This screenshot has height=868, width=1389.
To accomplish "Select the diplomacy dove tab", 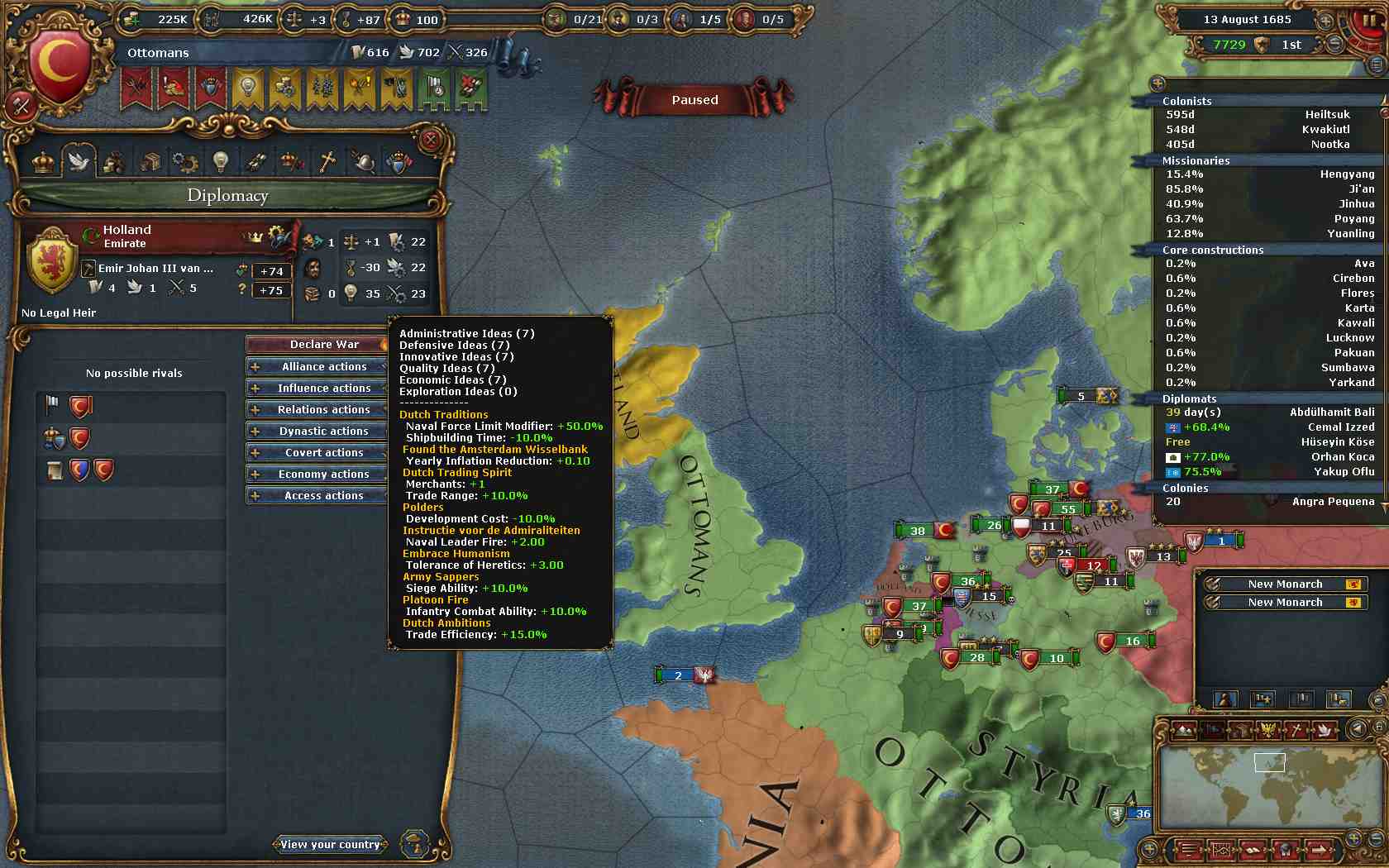I will point(79,160).
